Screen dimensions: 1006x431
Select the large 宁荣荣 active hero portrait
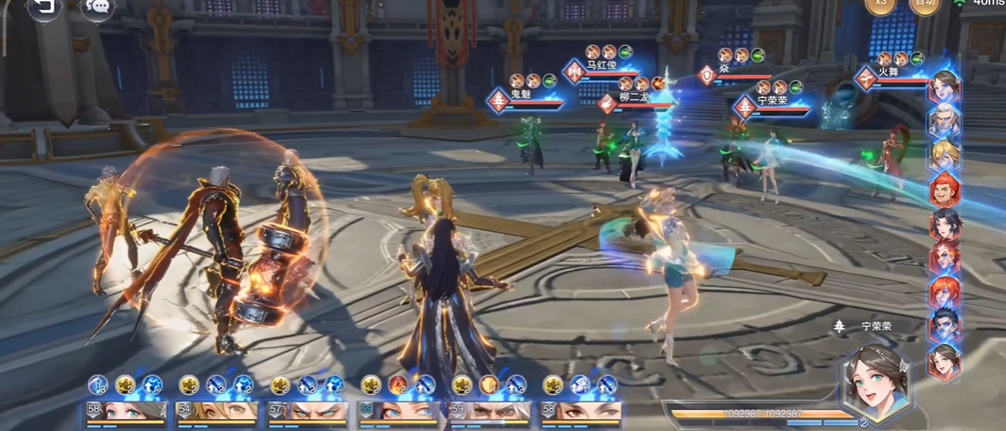pyautogui.click(x=876, y=379)
